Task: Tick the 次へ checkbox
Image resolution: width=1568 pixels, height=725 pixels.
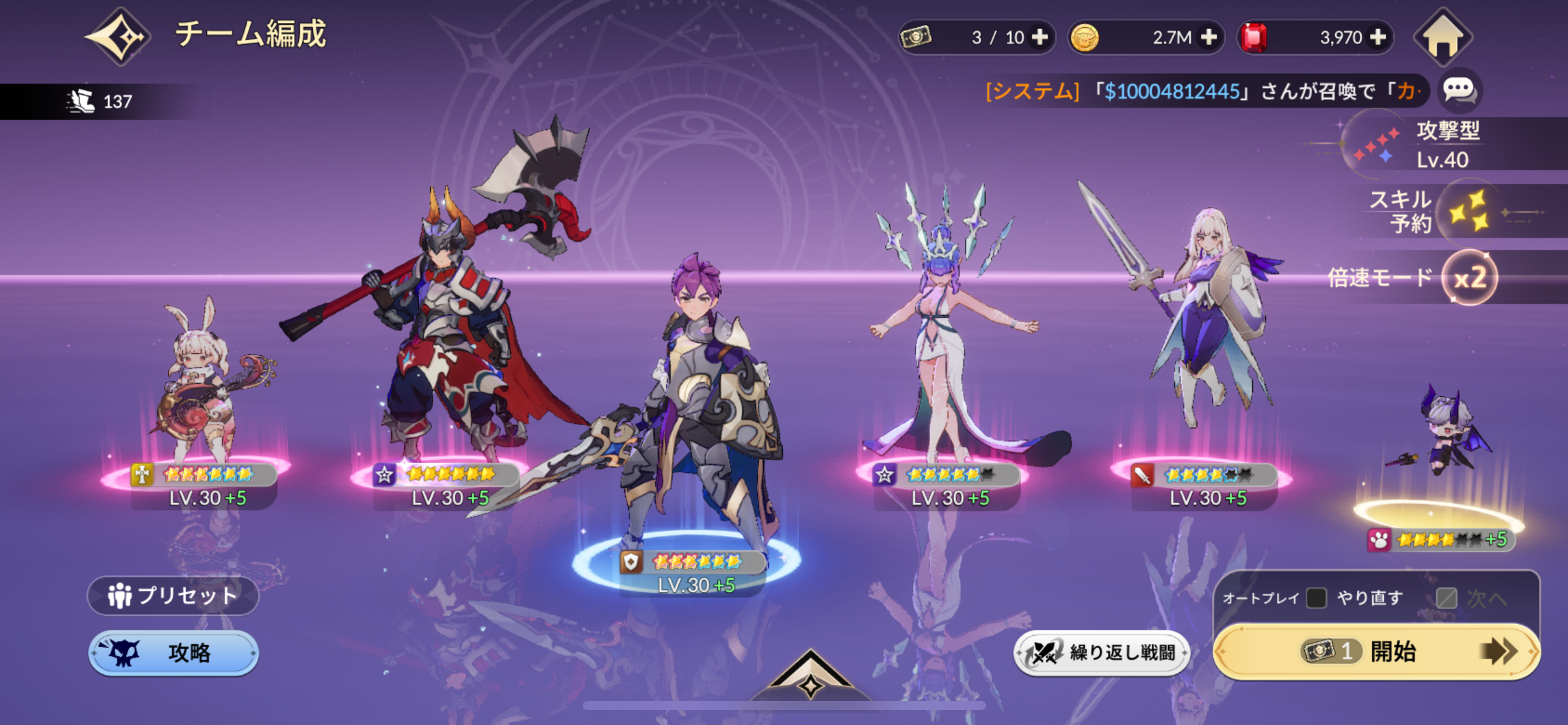Action: pos(1446,599)
